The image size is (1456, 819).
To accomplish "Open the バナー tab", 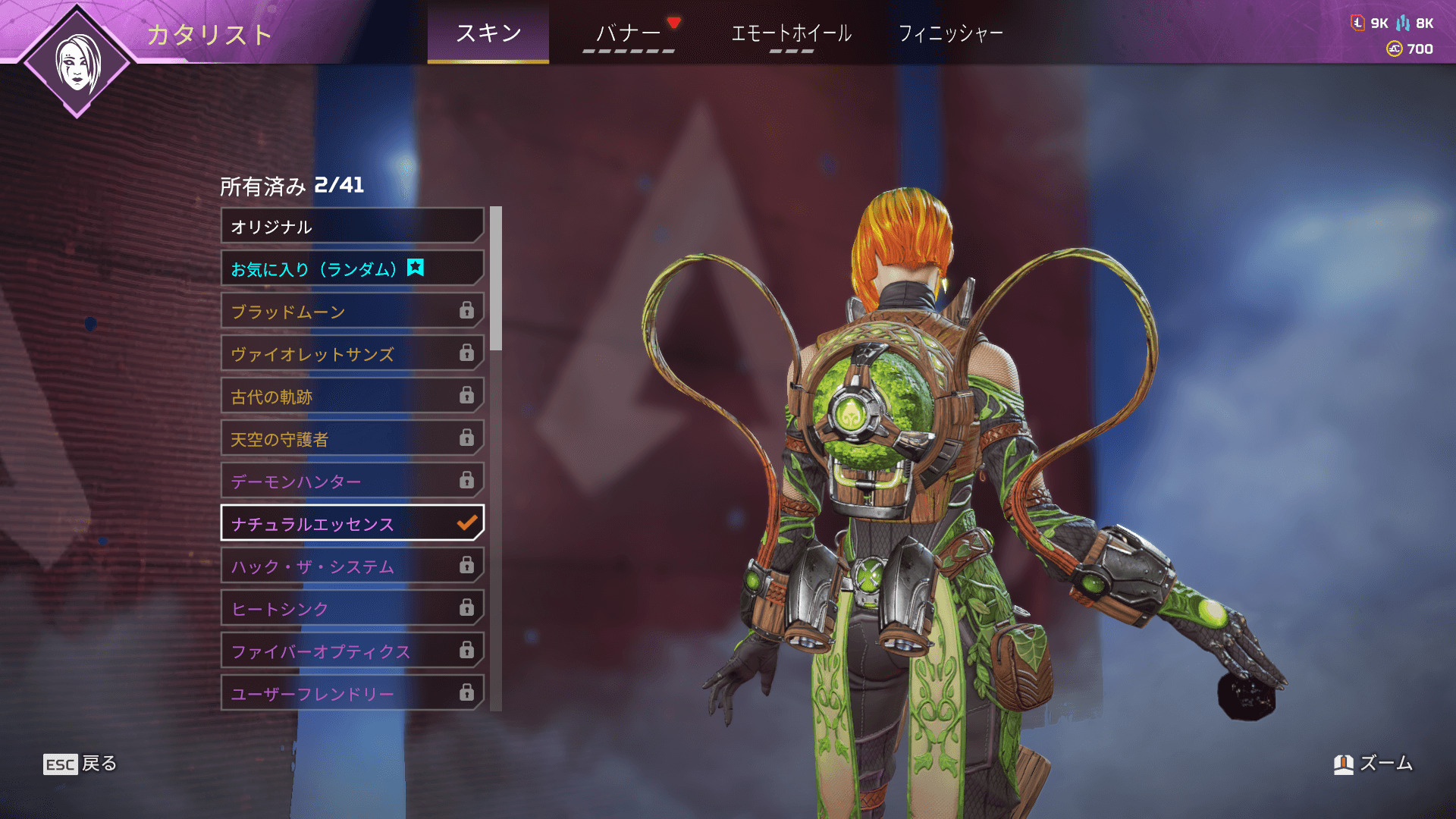I will click(x=628, y=33).
